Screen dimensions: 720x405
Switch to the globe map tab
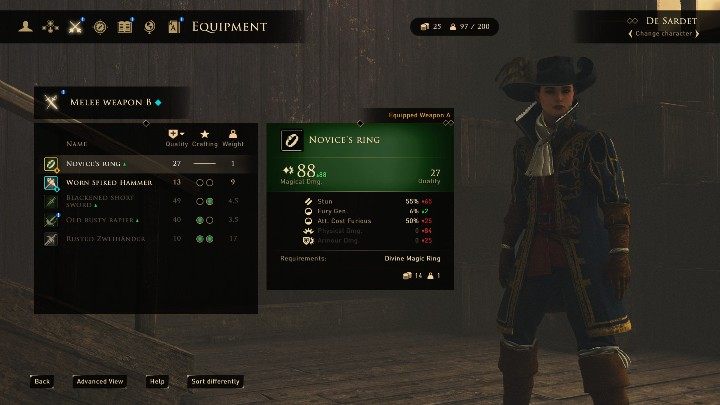coord(149,27)
